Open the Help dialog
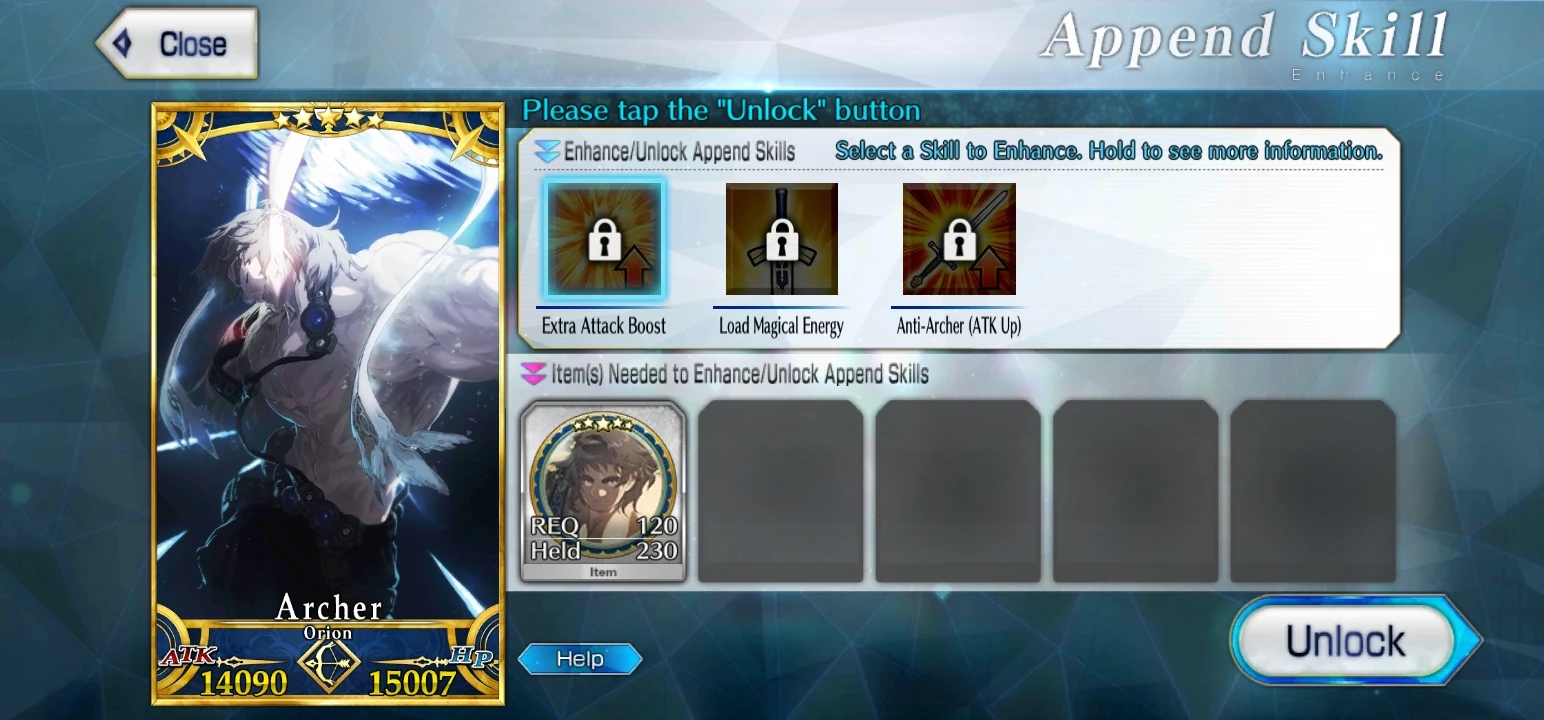 (x=580, y=658)
